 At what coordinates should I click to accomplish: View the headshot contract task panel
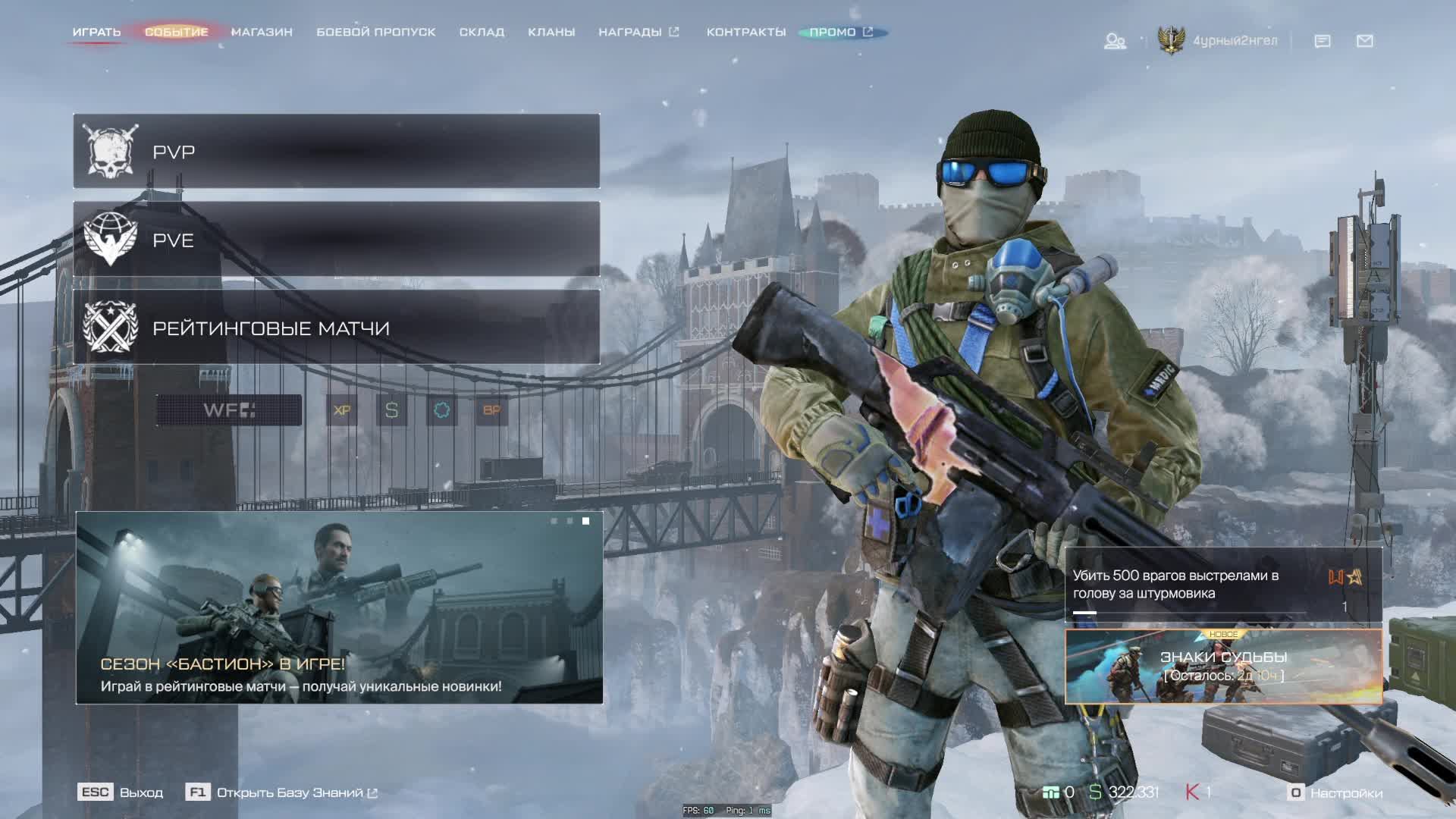tap(1222, 585)
